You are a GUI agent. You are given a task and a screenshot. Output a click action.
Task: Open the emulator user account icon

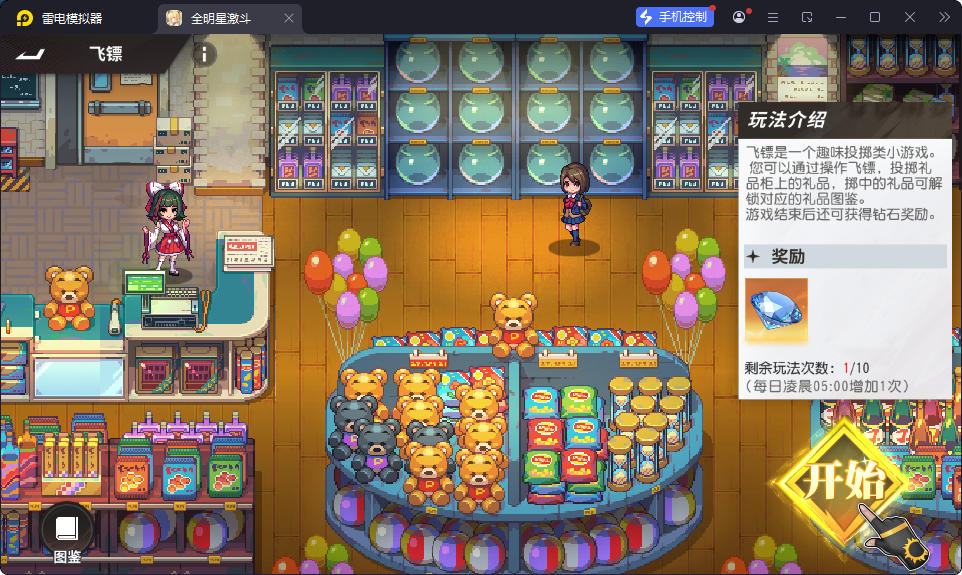[739, 17]
